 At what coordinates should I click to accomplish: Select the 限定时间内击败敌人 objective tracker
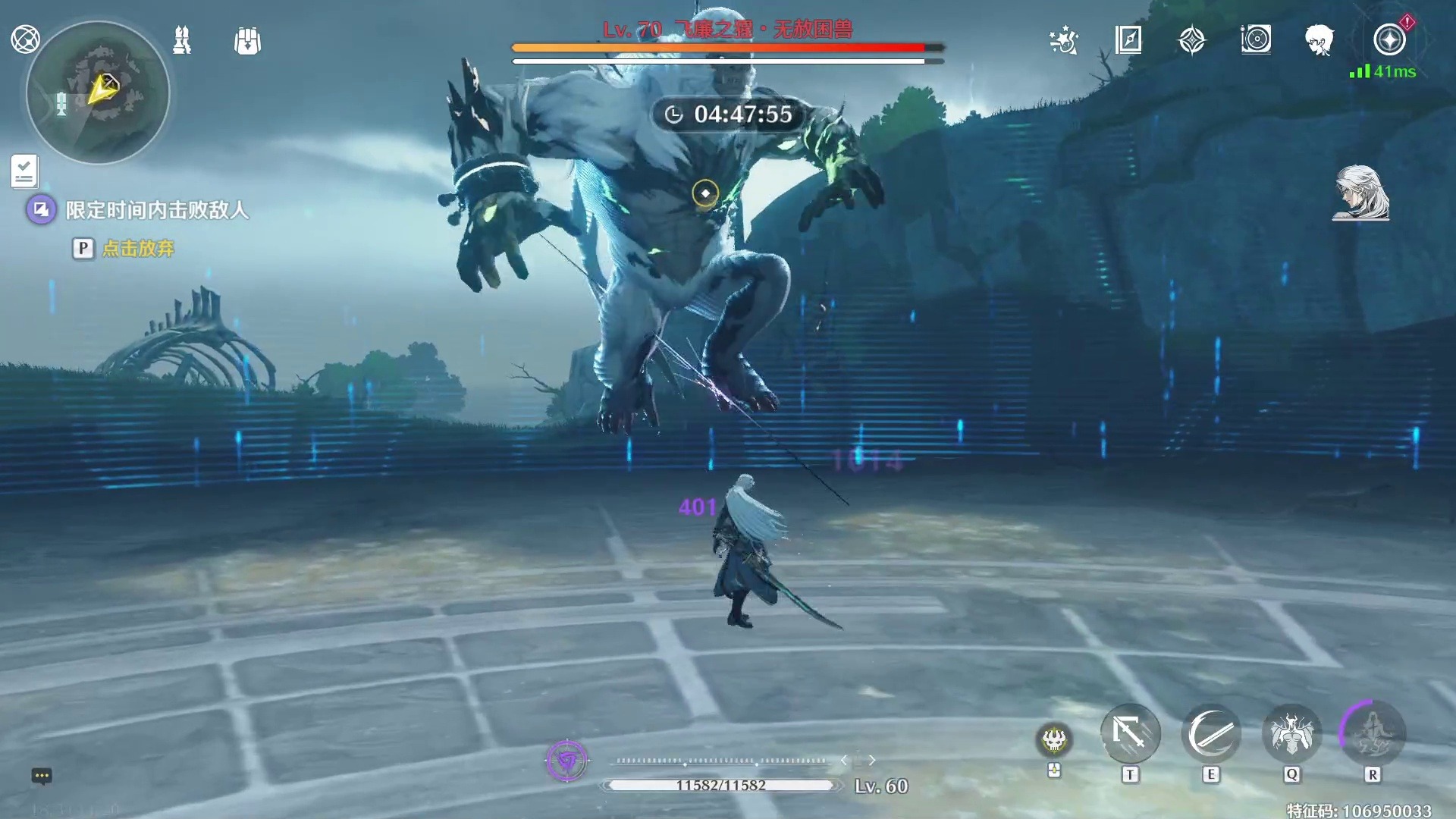[156, 210]
